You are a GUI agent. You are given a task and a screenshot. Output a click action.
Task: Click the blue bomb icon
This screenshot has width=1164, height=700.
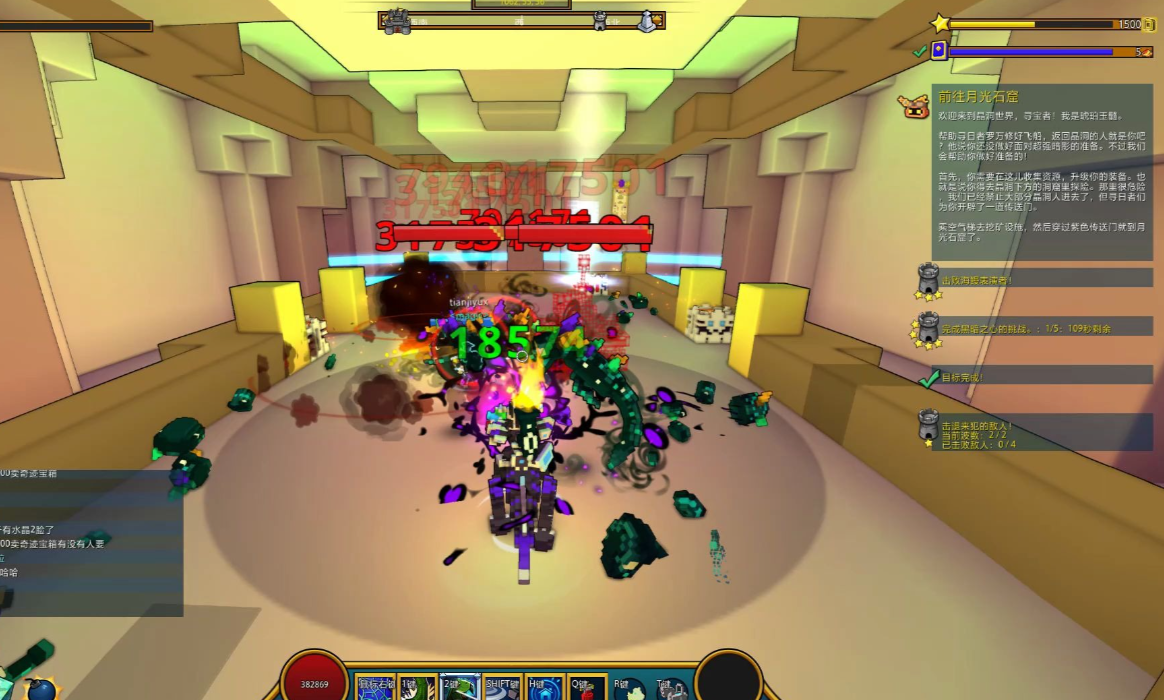pyautogui.click(x=42, y=689)
